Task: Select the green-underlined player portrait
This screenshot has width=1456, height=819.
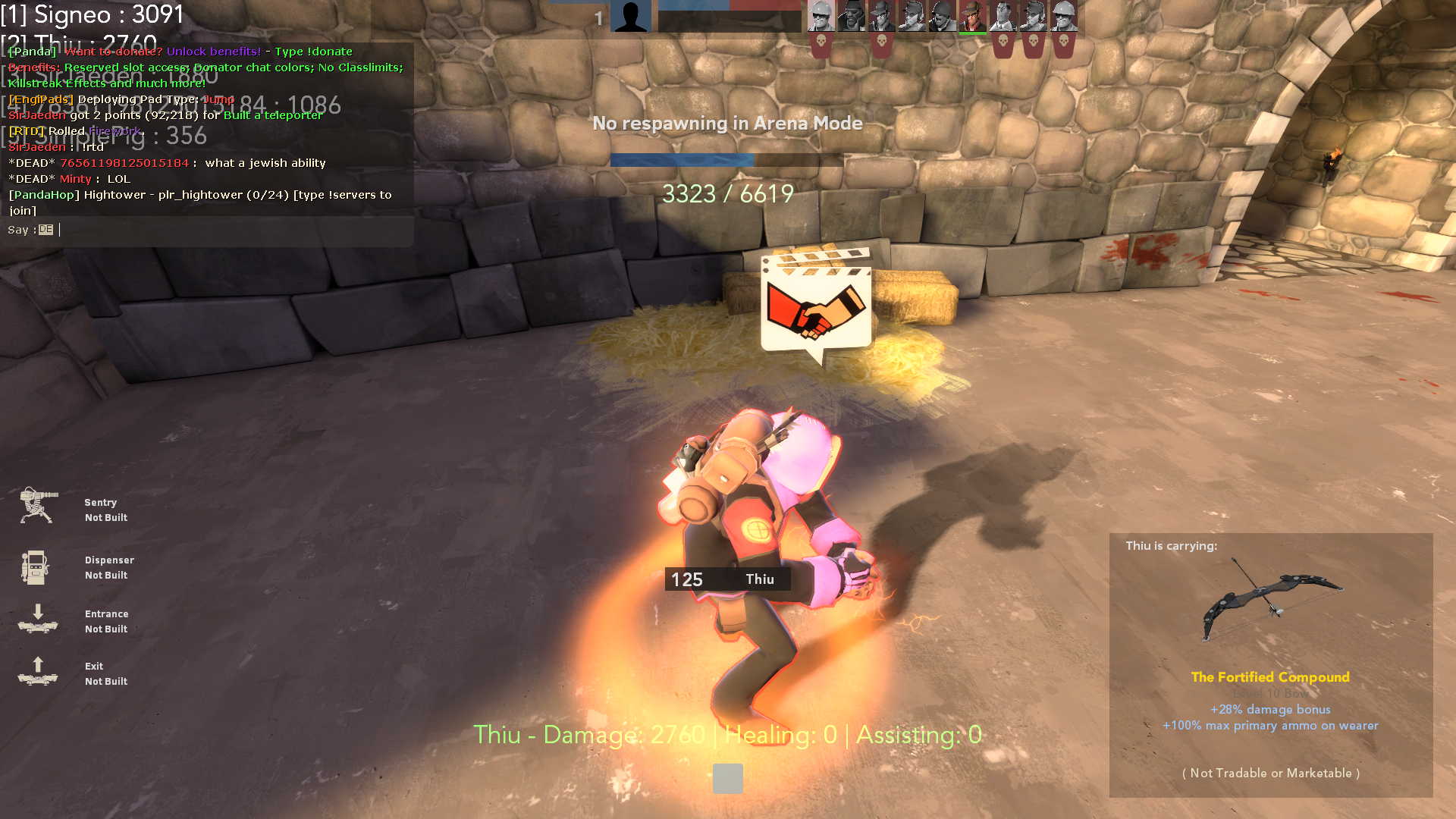Action: coord(972,17)
